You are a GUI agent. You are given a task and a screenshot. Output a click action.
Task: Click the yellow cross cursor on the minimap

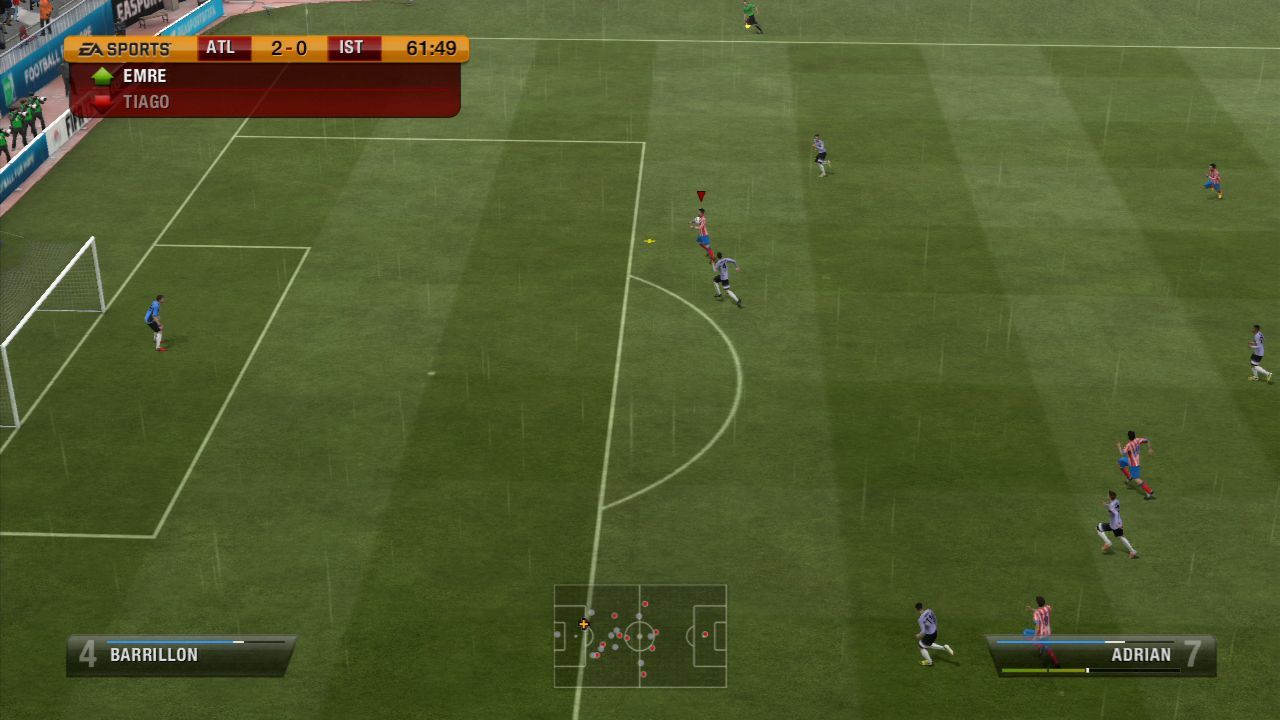point(584,624)
